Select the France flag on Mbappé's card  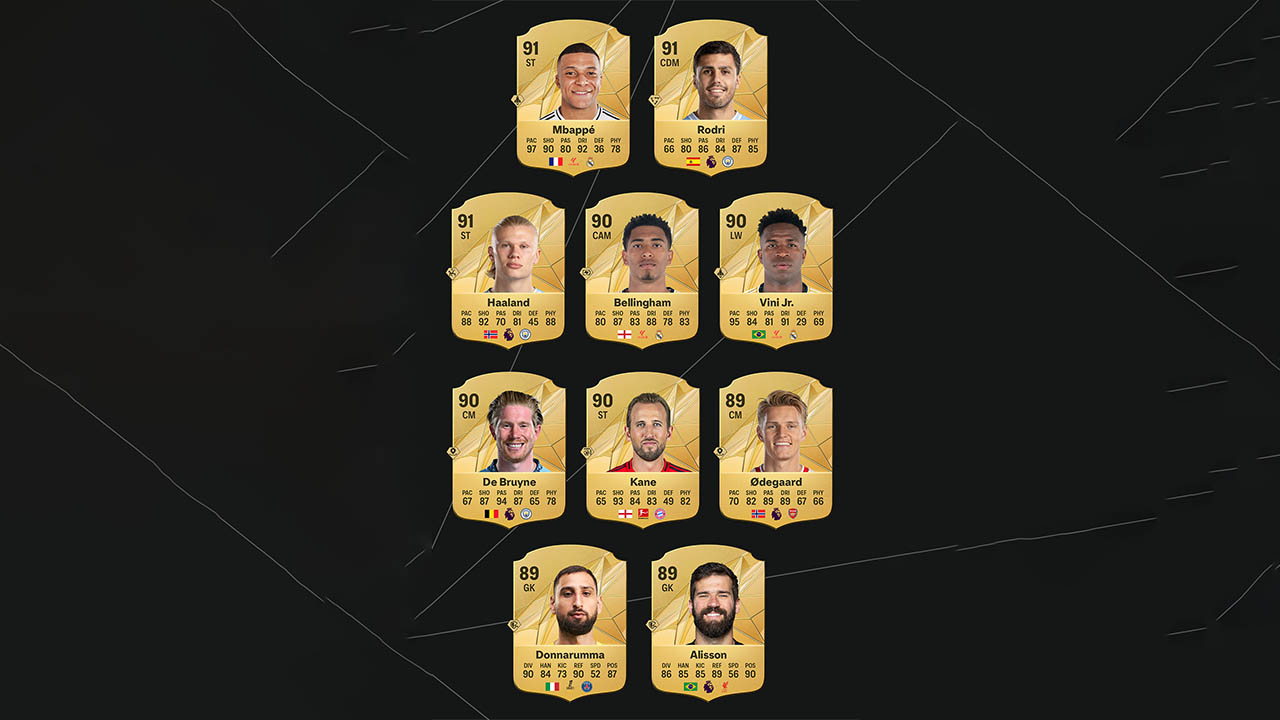[556, 160]
